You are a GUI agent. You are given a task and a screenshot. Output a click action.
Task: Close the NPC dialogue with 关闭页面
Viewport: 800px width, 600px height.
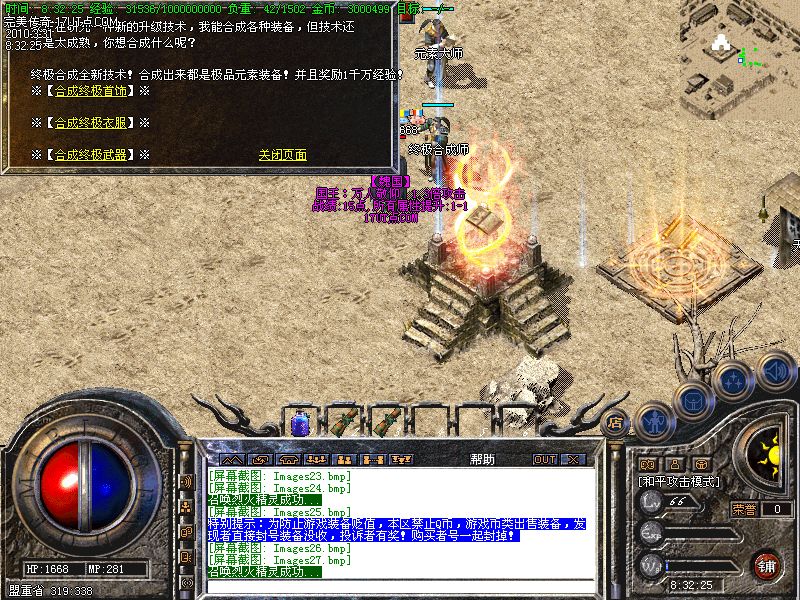pyautogui.click(x=282, y=155)
